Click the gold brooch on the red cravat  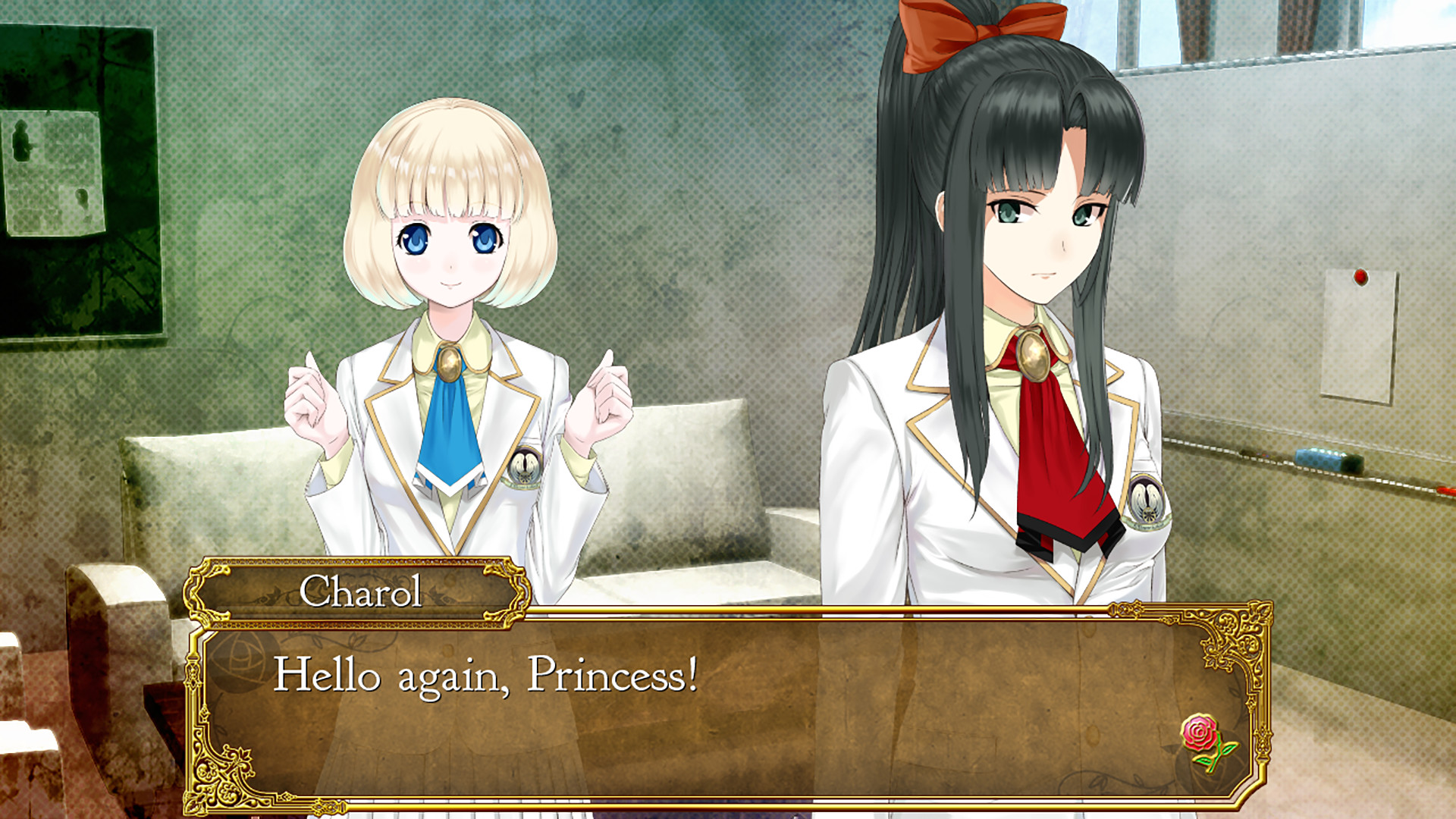[1036, 356]
